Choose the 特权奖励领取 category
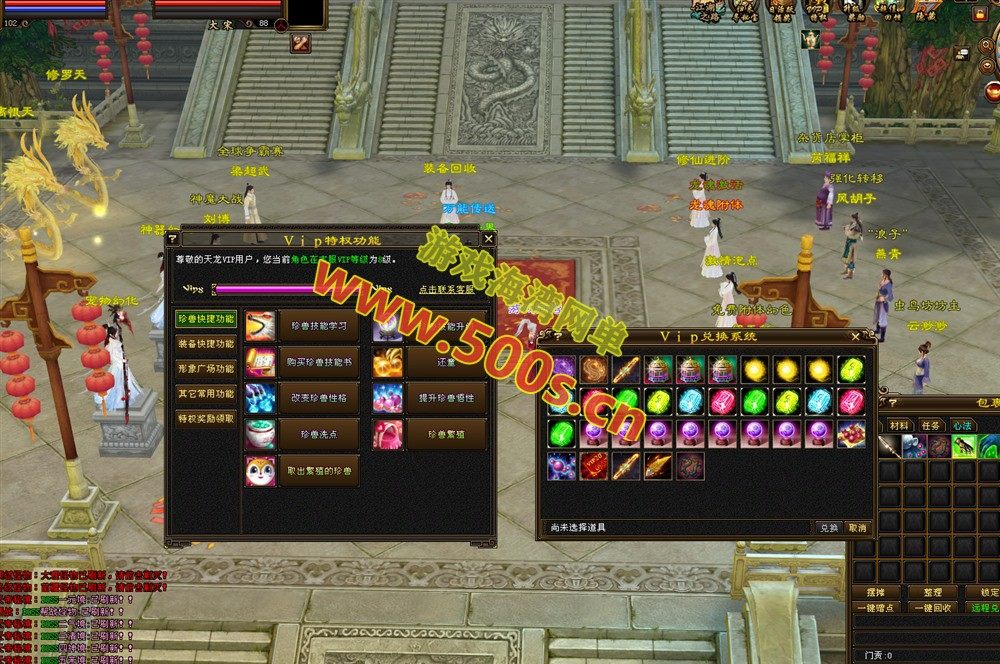Image resolution: width=1000 pixels, height=664 pixels. click(x=206, y=419)
